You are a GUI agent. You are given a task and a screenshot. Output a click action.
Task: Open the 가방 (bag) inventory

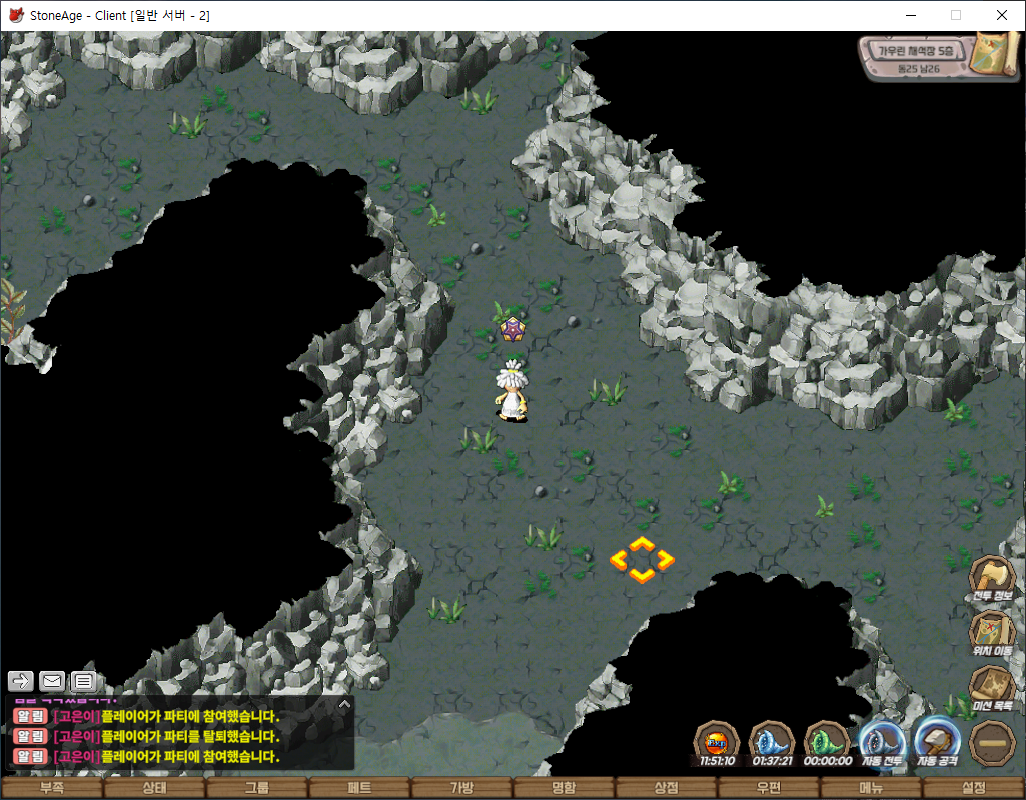coord(462,788)
